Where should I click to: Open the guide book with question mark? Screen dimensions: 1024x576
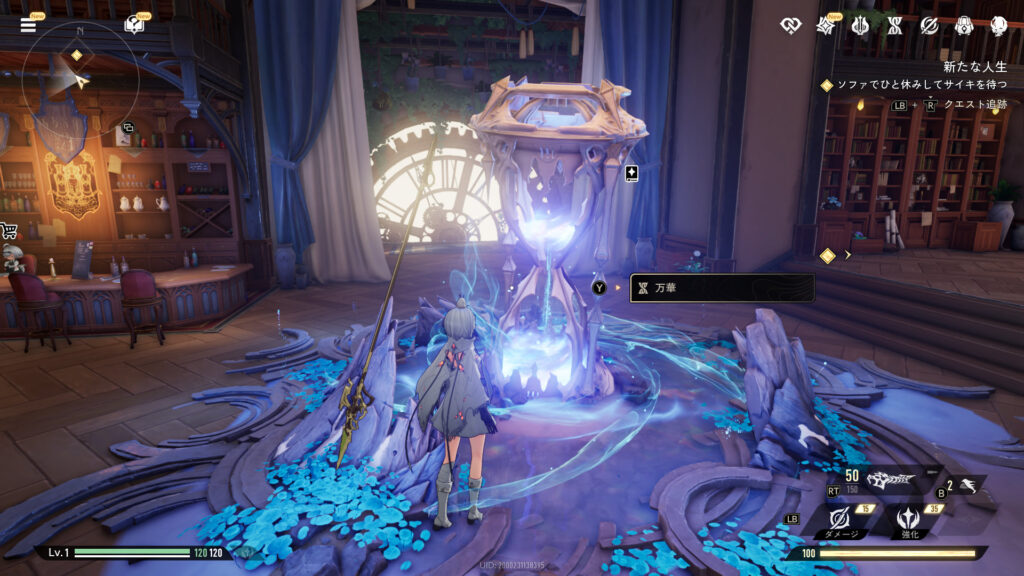click(x=133, y=25)
